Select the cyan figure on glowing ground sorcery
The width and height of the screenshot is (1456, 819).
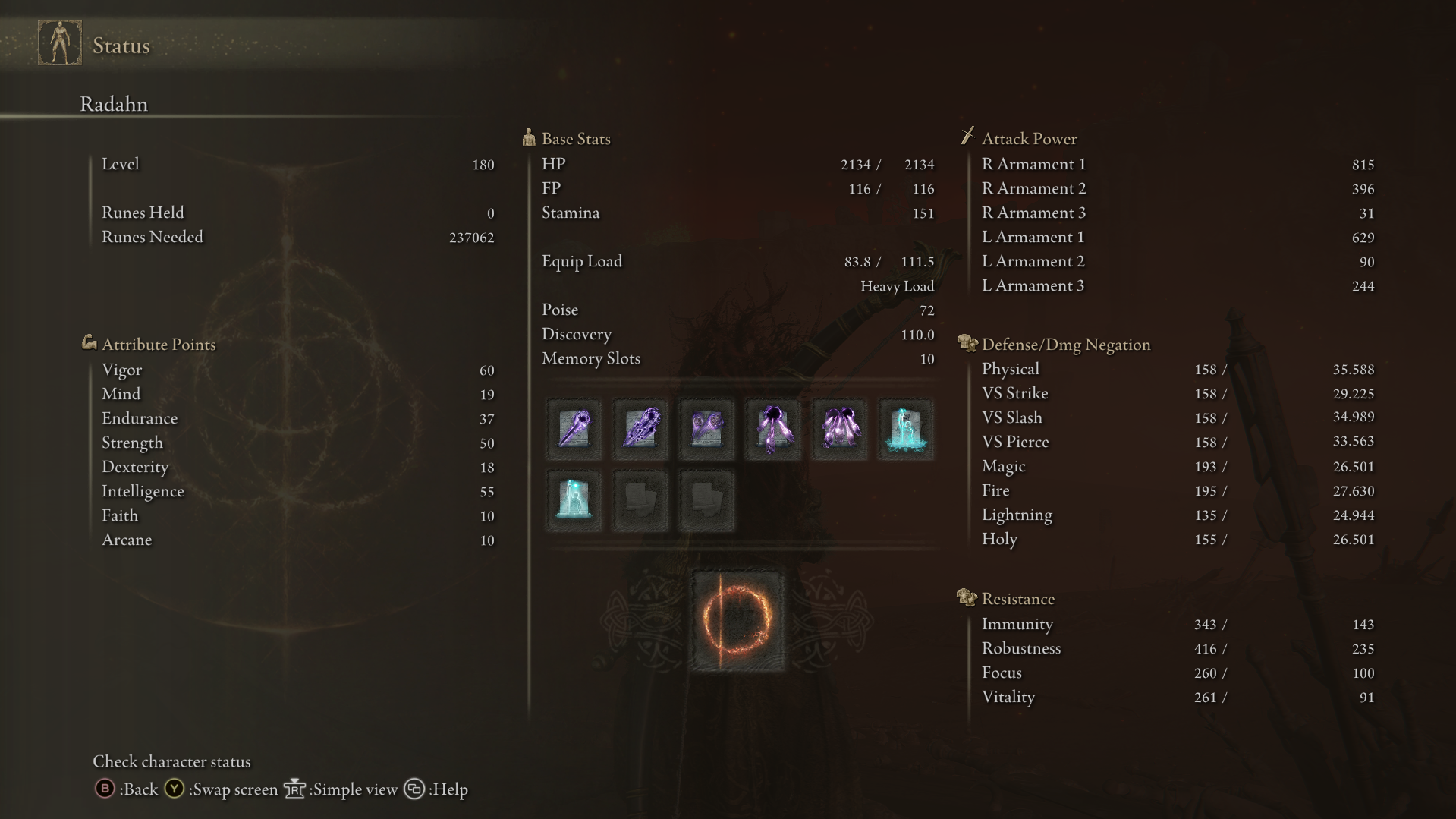click(x=906, y=430)
